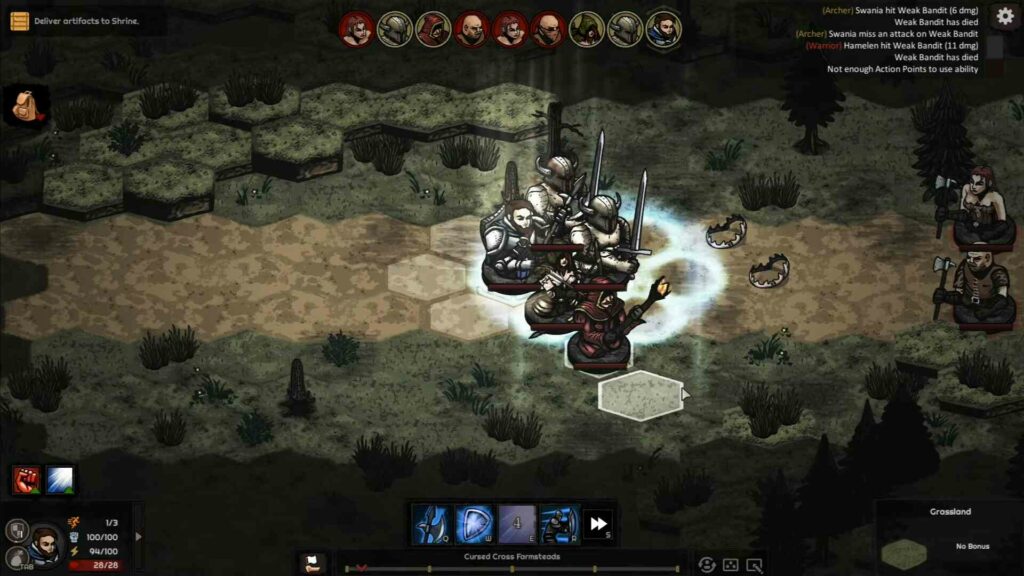The height and width of the screenshot is (576, 1024).
Task: Open the loot bag button
Action: tap(15, 558)
